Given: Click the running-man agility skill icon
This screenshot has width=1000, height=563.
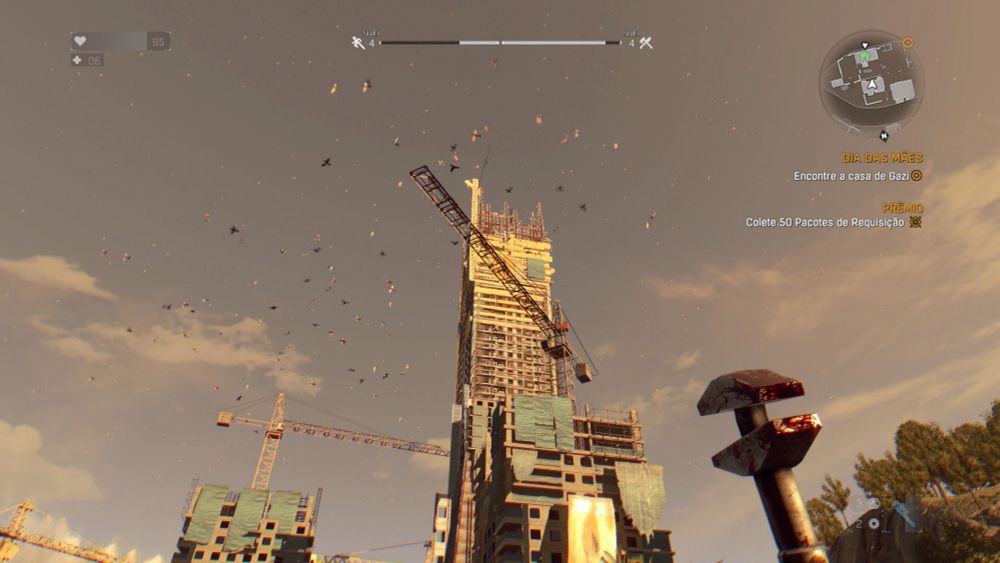Looking at the screenshot, I should tap(358, 42).
